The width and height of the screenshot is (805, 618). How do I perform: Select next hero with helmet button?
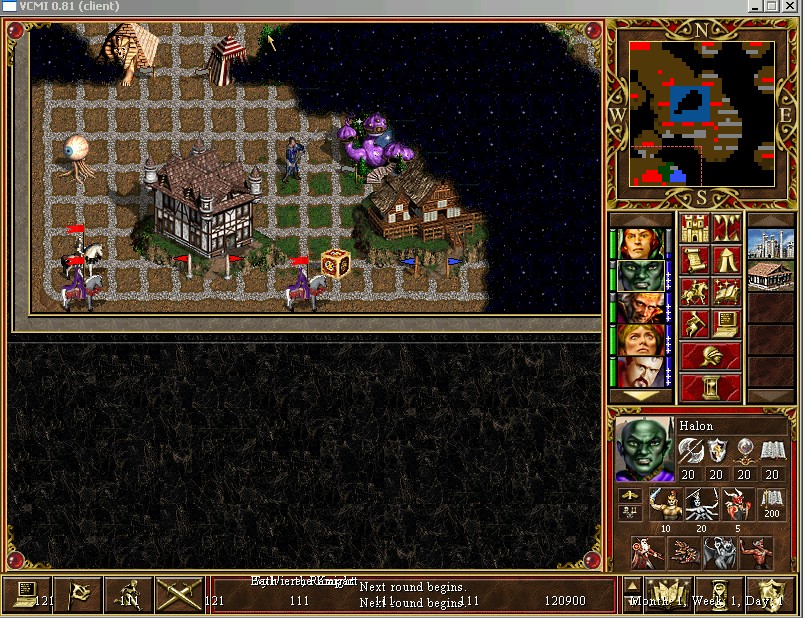click(x=711, y=355)
